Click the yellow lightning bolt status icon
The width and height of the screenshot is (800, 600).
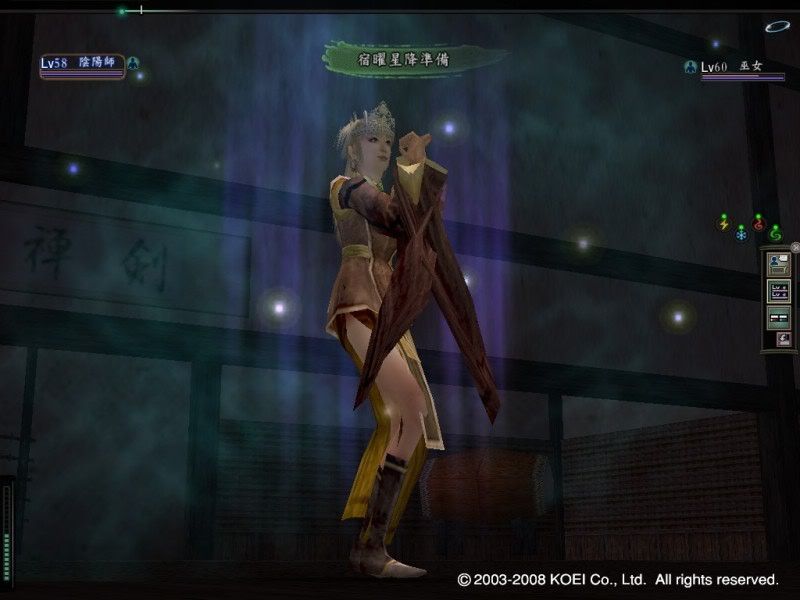coord(724,224)
